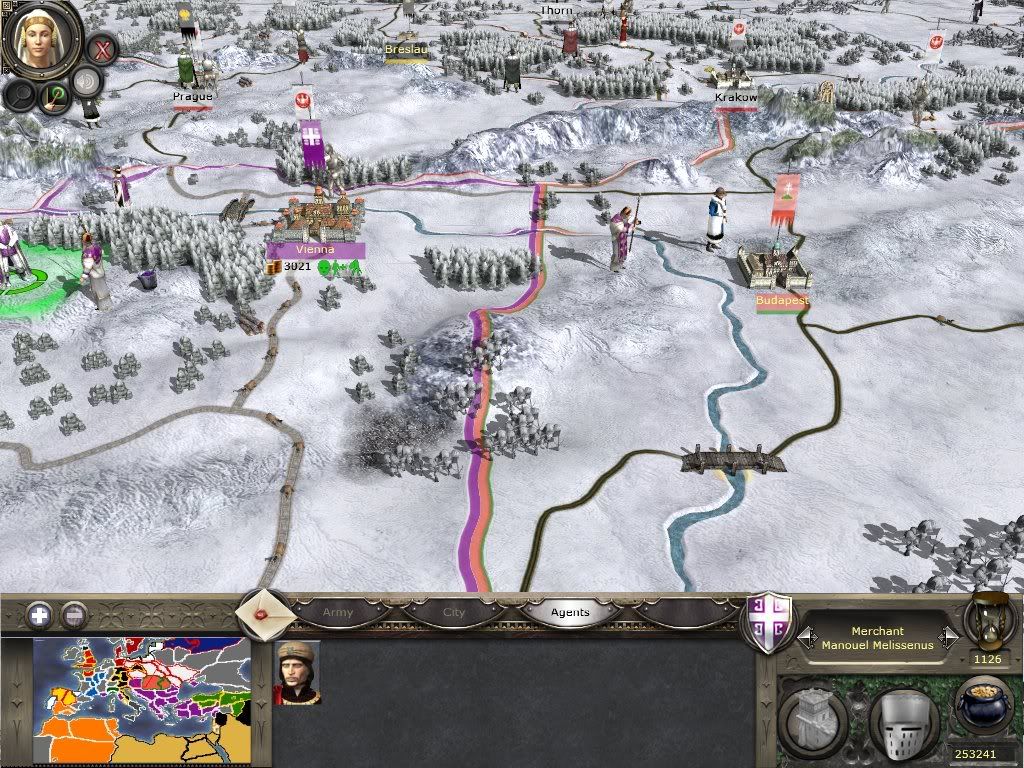Zoom in the minimap with the plus button
Viewport: 1024px width, 768px height.
pyautogui.click(x=39, y=615)
